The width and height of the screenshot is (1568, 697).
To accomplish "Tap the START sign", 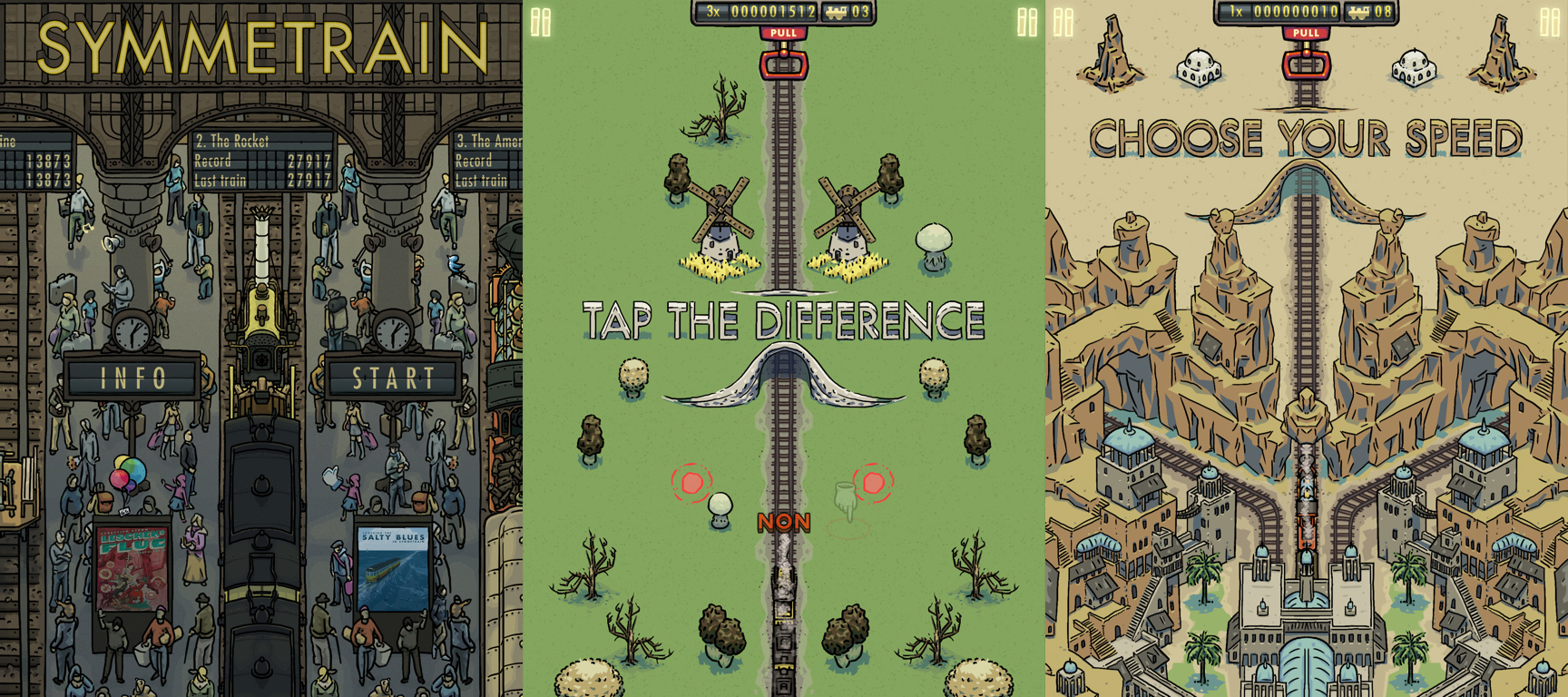I will click(x=393, y=378).
